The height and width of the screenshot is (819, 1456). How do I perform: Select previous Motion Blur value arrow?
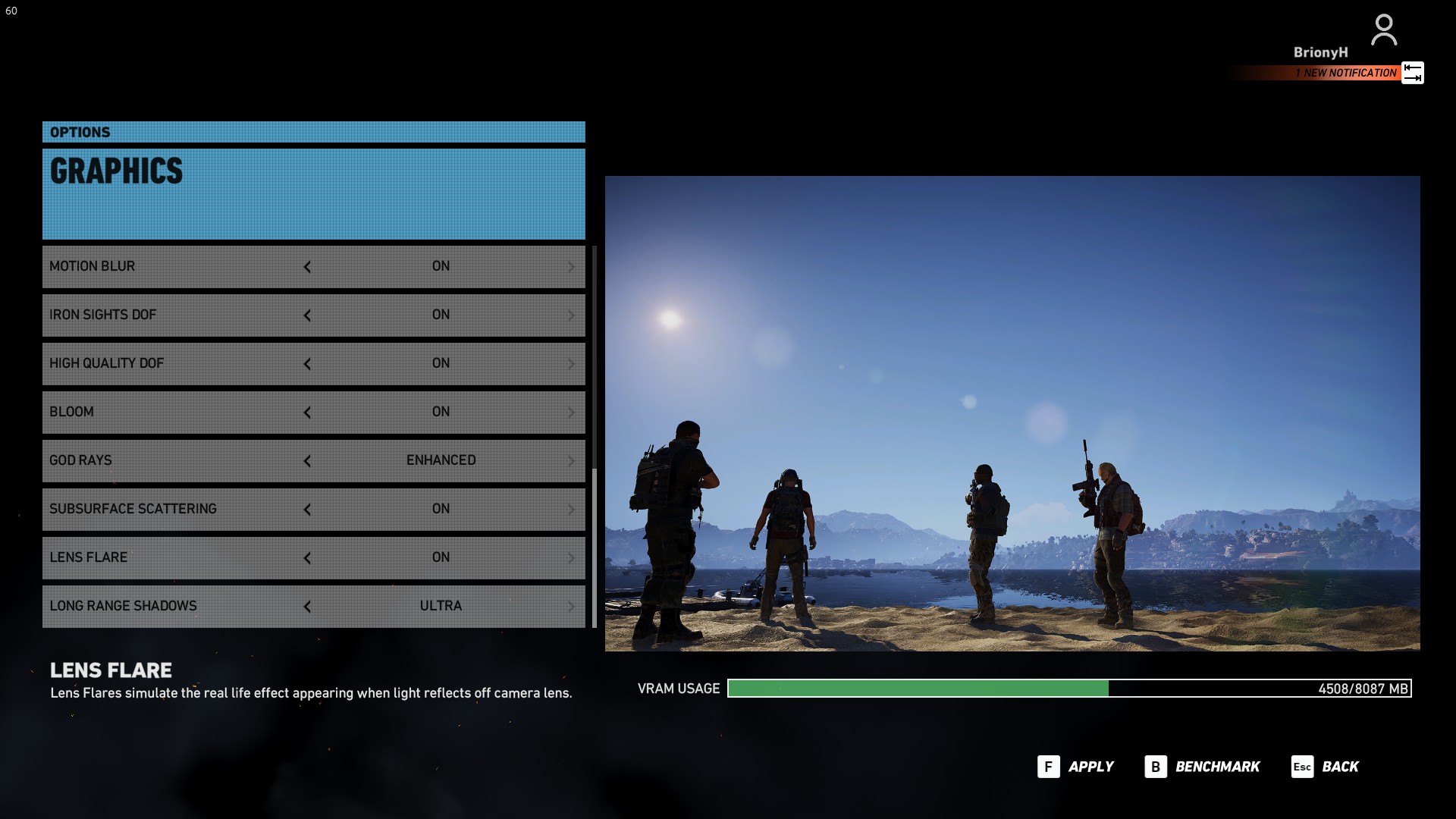(307, 267)
